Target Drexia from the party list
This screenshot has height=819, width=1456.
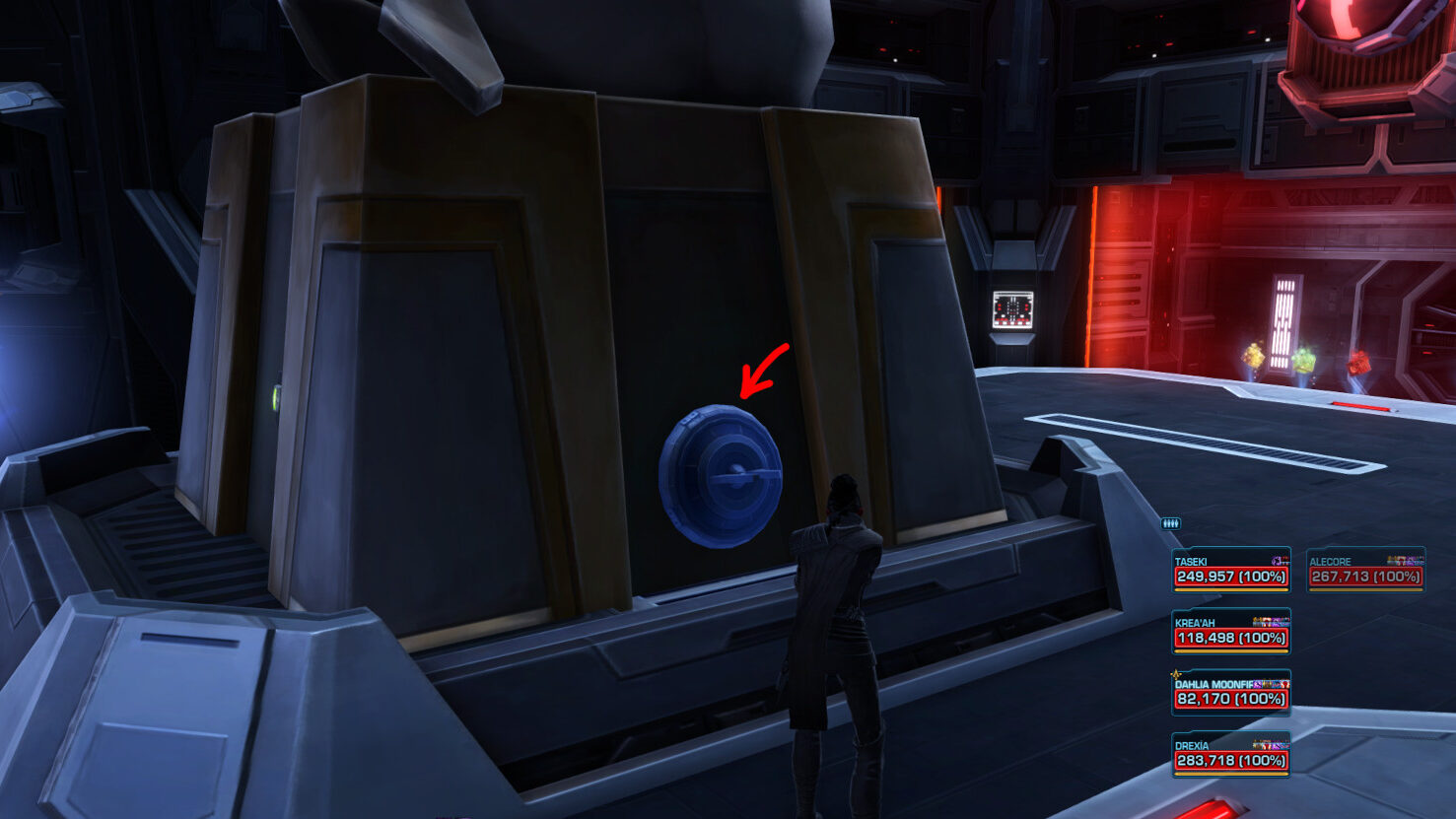[x=1231, y=755]
